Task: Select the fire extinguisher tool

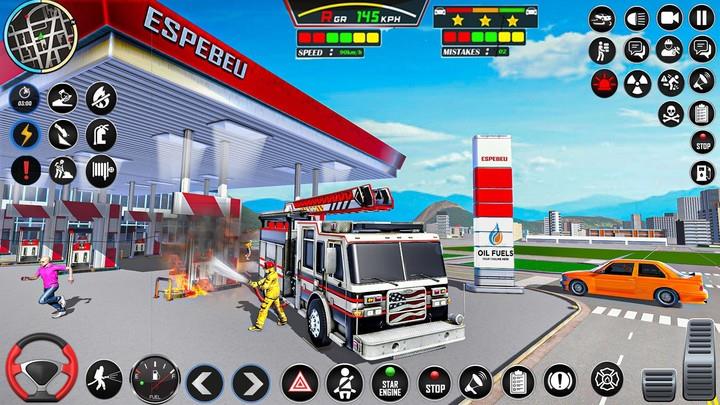Action: [x=101, y=133]
